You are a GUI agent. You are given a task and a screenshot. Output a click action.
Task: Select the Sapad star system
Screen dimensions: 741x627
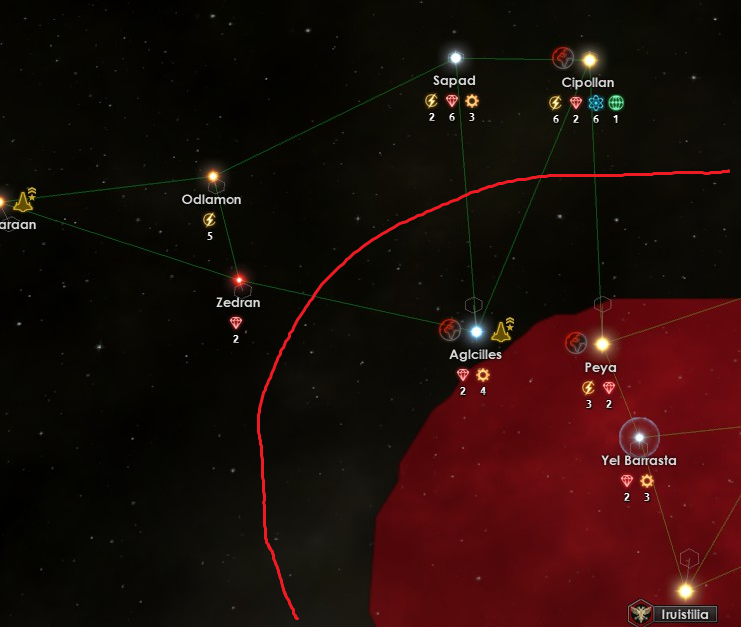click(x=456, y=58)
